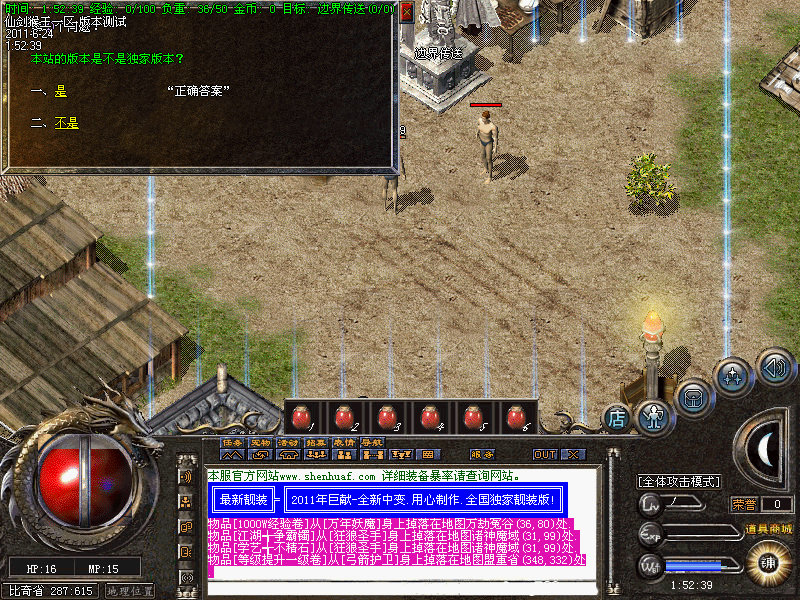This screenshot has height=600, width=800.
Task: Open the sparkle skills round button
Action: pyautogui.click(x=733, y=377)
